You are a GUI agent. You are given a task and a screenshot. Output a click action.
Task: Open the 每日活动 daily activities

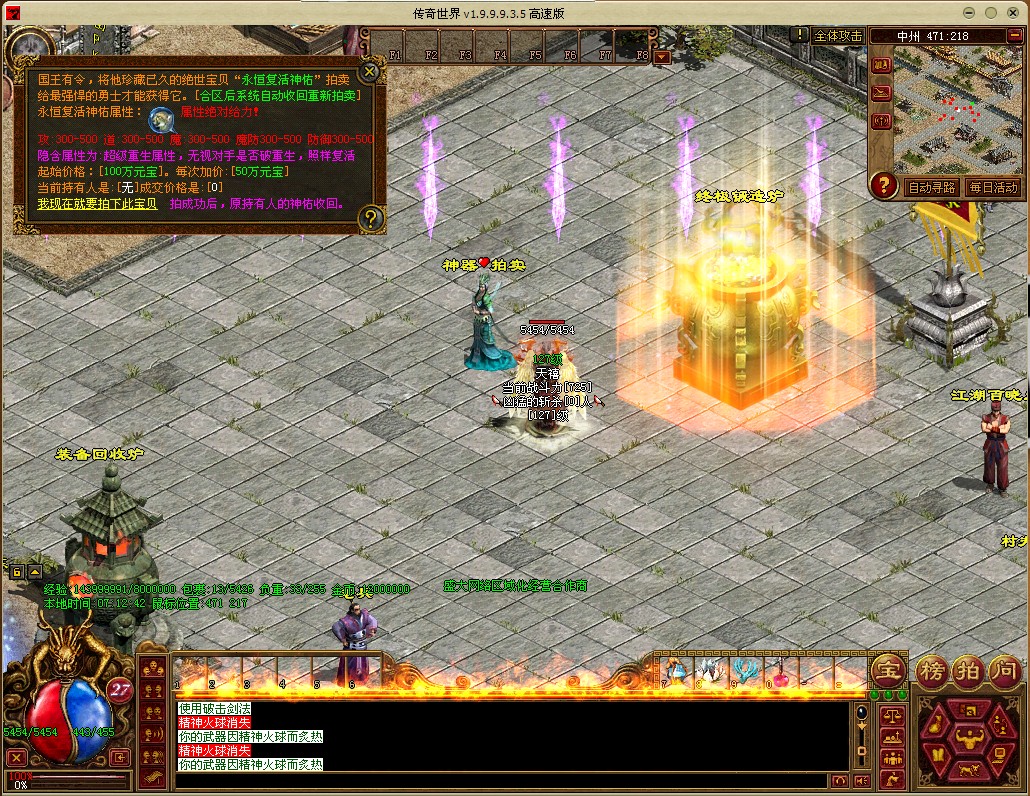click(992, 187)
